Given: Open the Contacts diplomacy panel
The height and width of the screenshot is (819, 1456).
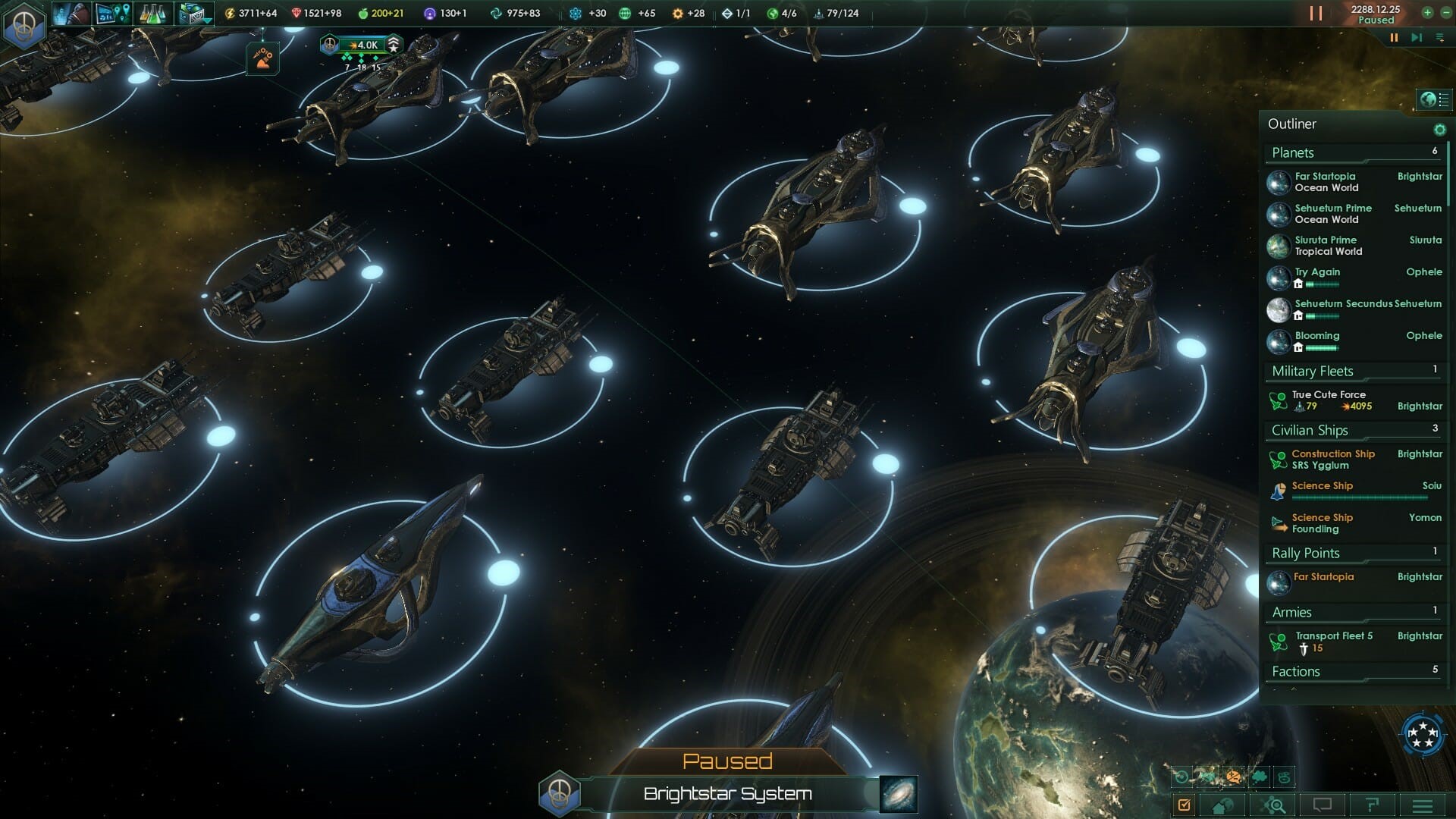Looking at the screenshot, I should [x=72, y=13].
